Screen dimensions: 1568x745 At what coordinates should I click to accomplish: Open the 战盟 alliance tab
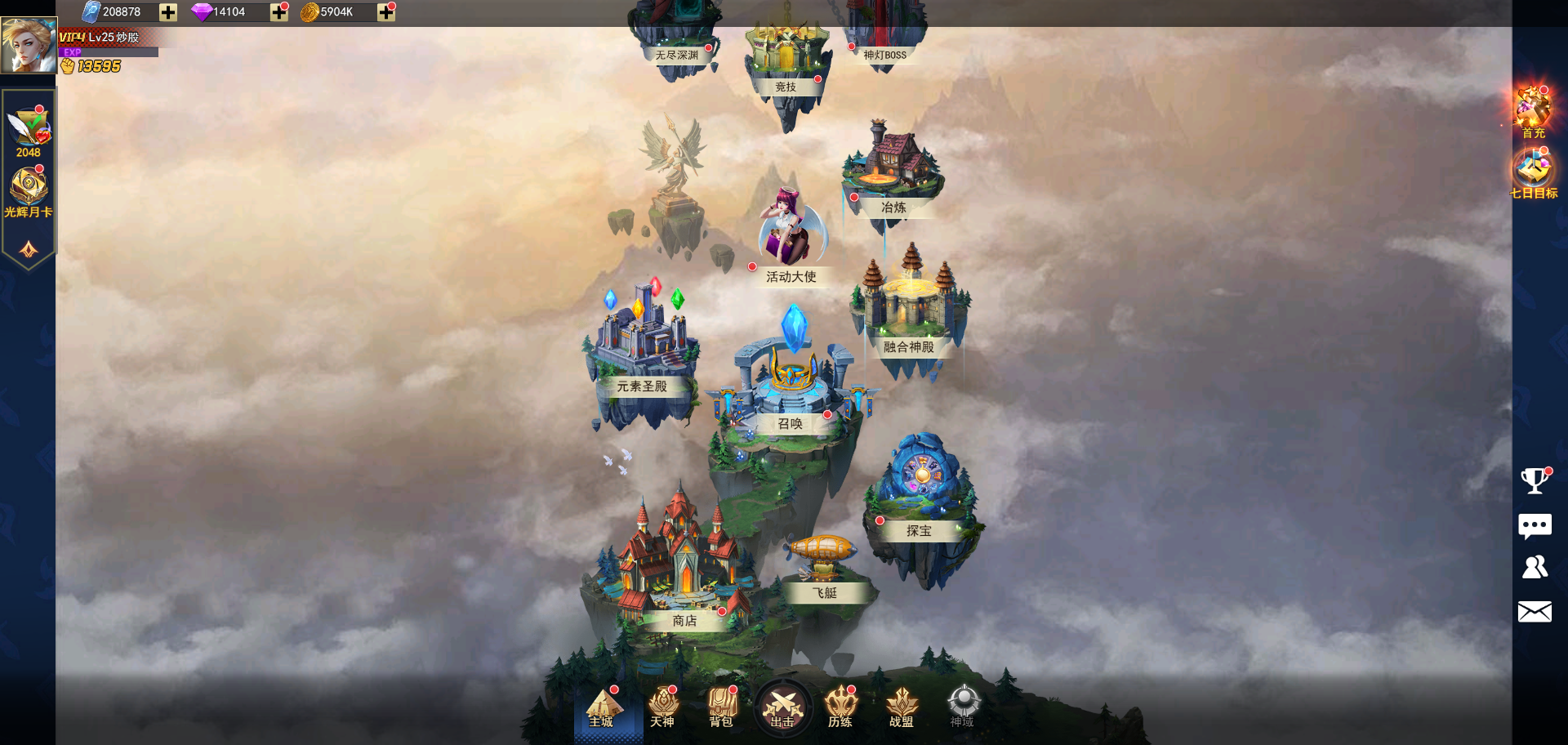point(902,707)
